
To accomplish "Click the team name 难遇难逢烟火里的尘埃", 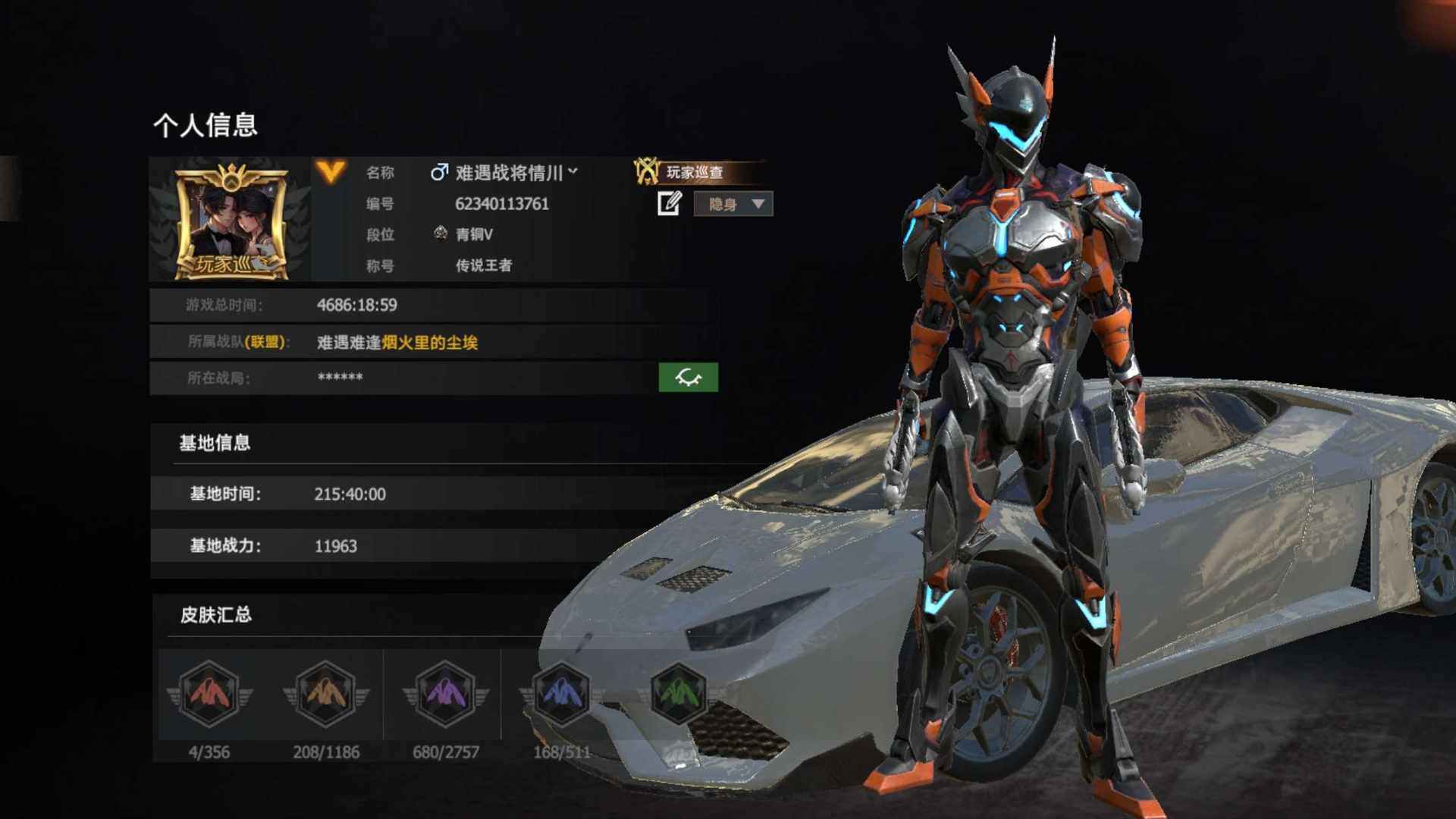I will tap(397, 343).
